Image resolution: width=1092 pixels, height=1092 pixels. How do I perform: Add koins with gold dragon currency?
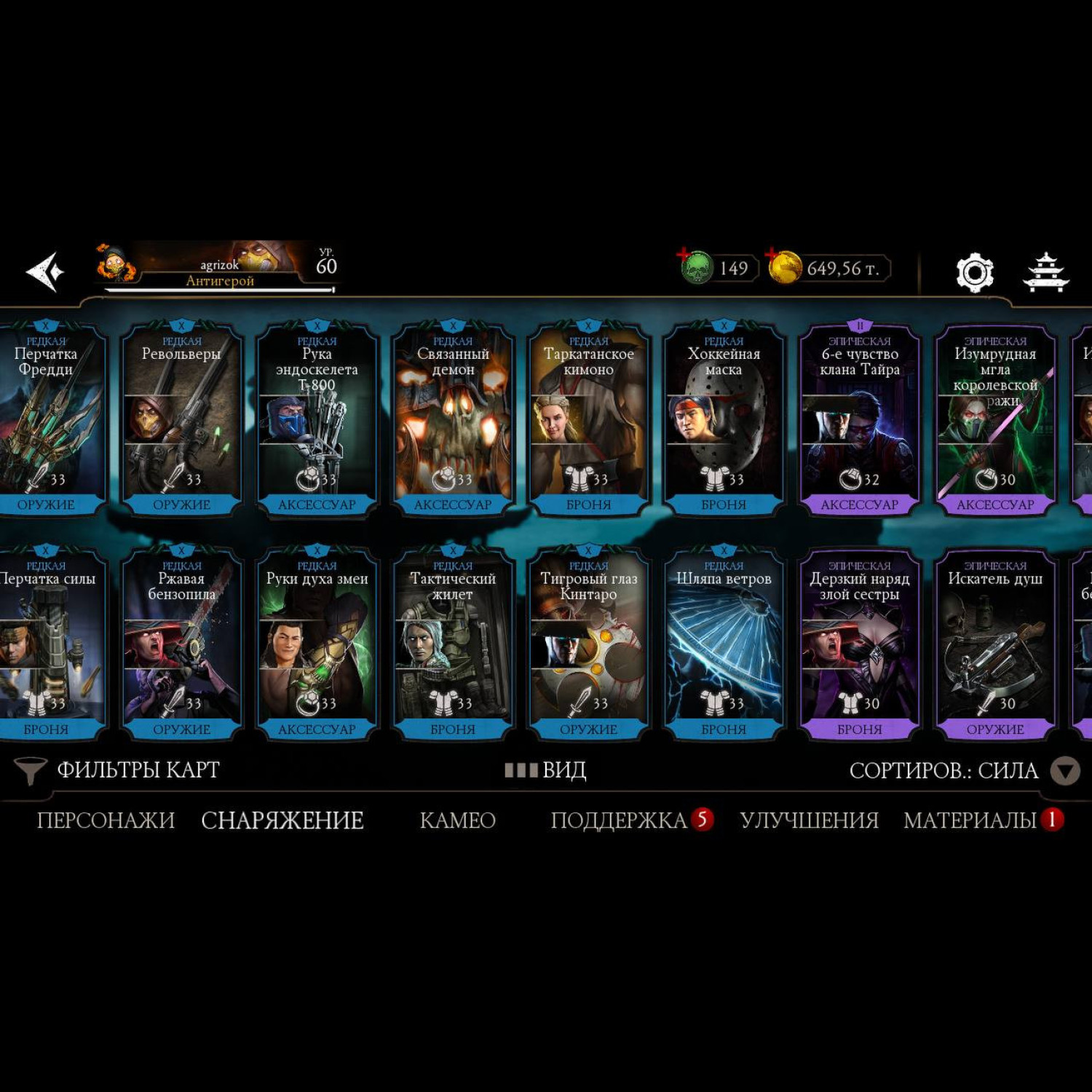785,267
